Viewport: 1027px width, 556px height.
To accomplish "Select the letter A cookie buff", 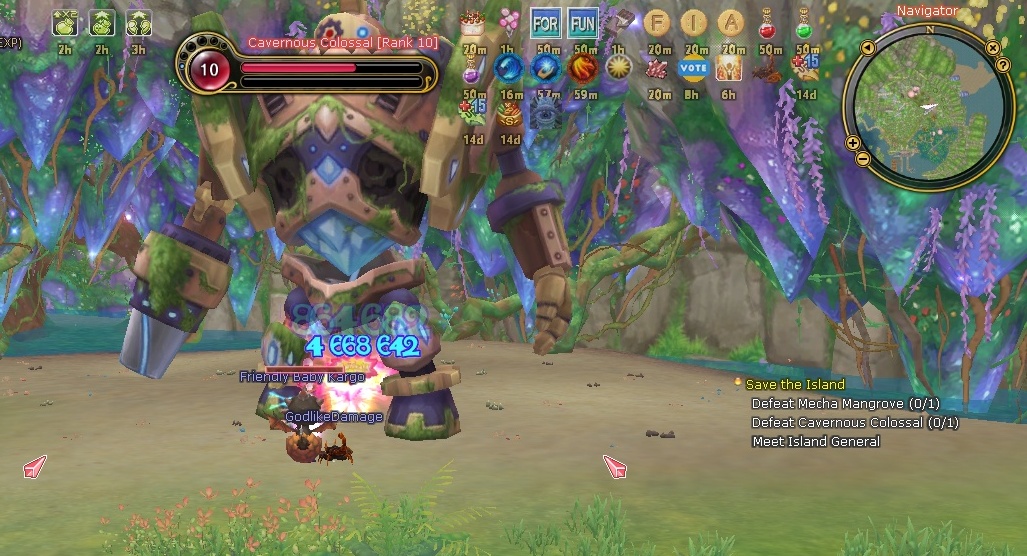I will [731, 22].
